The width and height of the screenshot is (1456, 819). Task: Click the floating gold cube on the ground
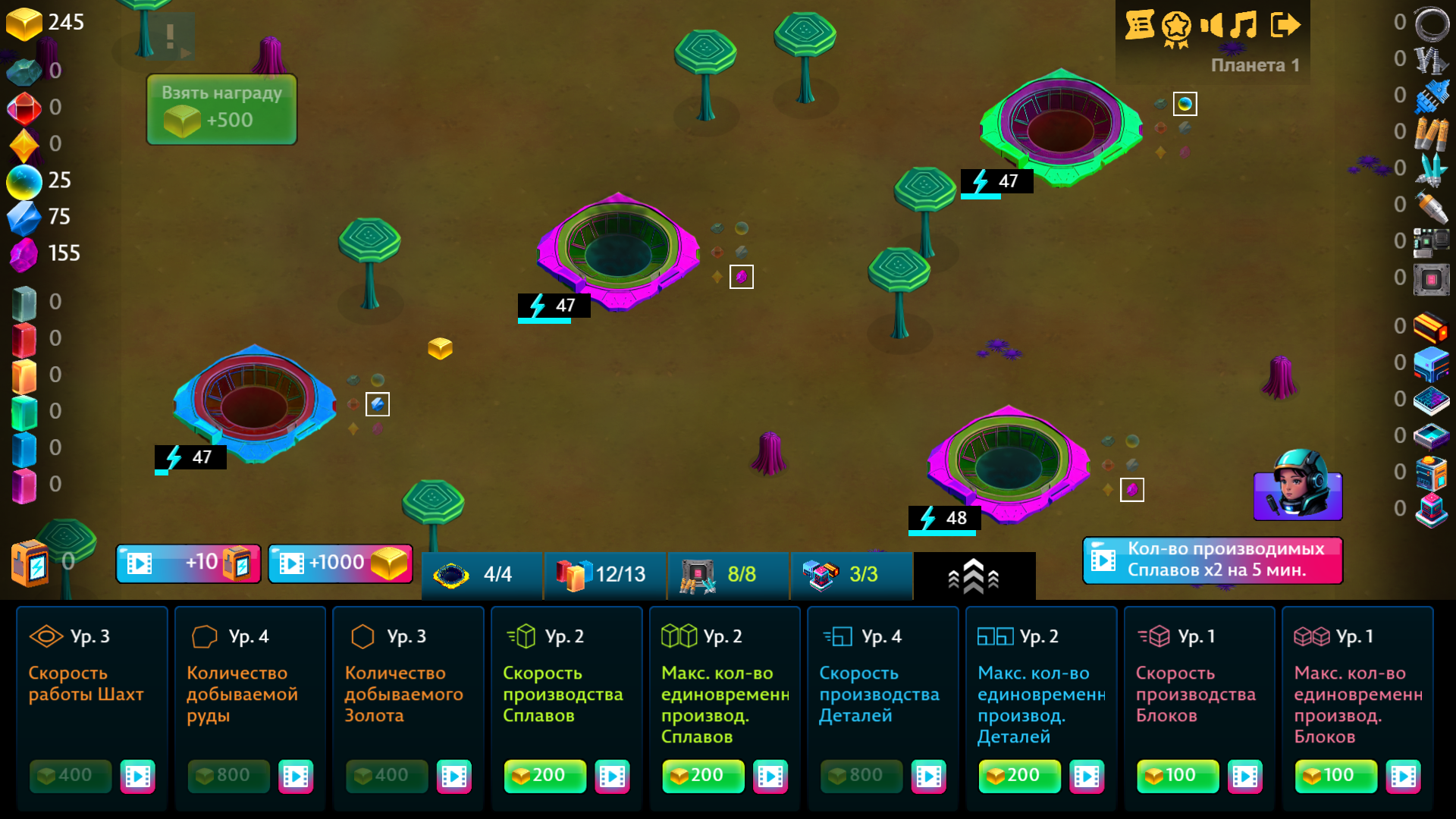(440, 348)
